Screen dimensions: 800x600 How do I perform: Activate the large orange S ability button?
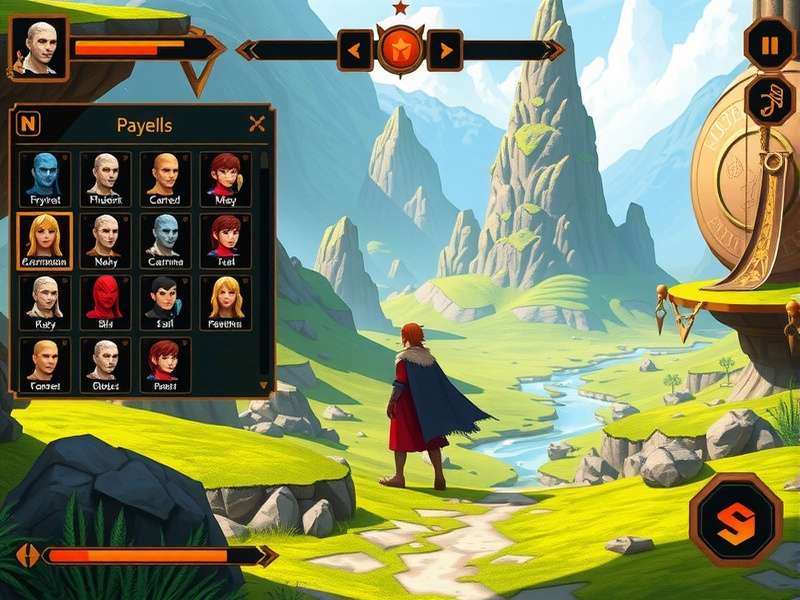point(736,521)
